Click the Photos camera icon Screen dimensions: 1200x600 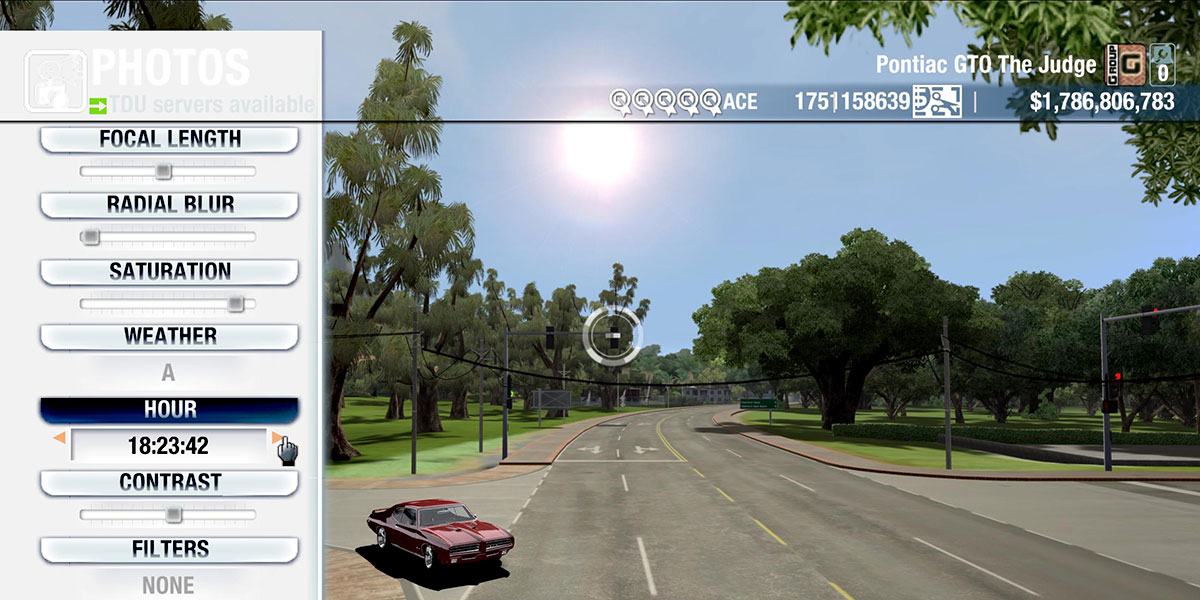click(x=55, y=80)
